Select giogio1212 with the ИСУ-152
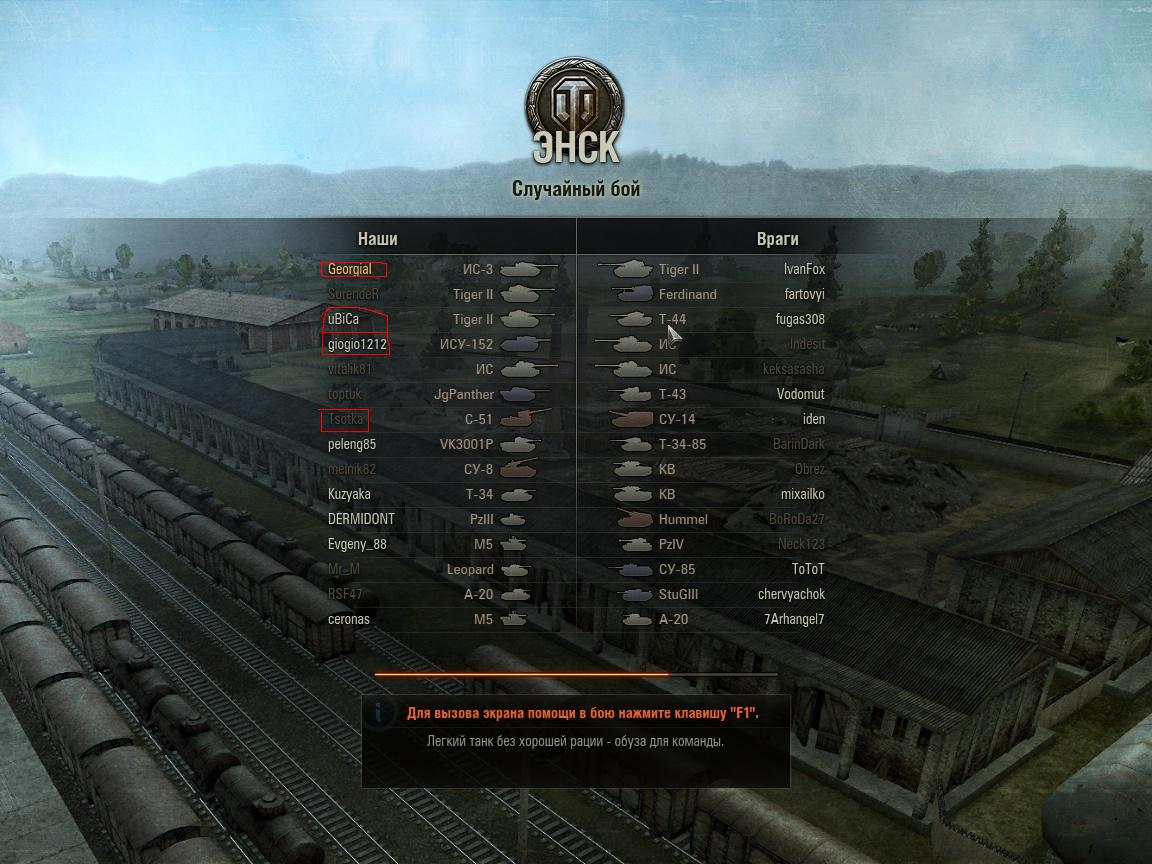The width and height of the screenshot is (1152, 864). tap(357, 344)
